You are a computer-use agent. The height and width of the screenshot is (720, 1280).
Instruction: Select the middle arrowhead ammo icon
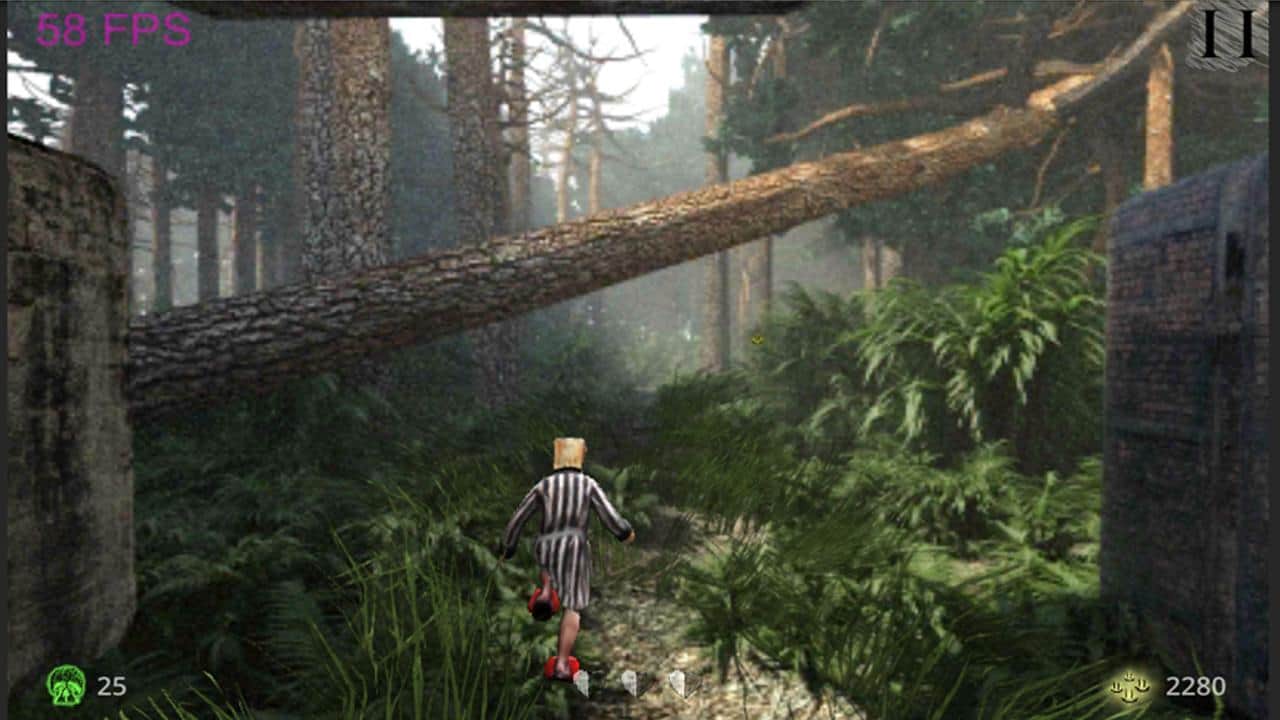coord(631,684)
